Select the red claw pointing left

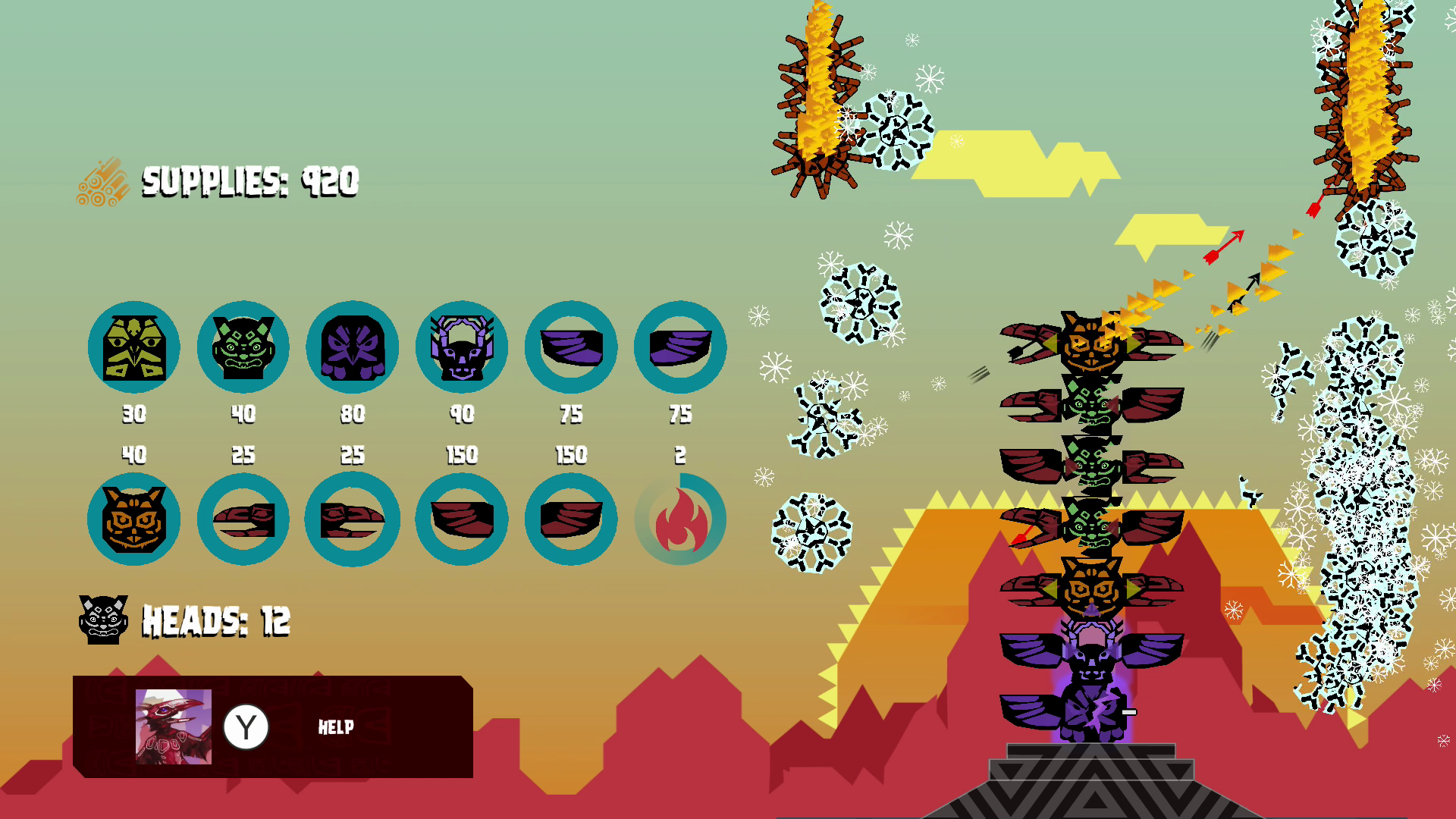tap(243, 519)
